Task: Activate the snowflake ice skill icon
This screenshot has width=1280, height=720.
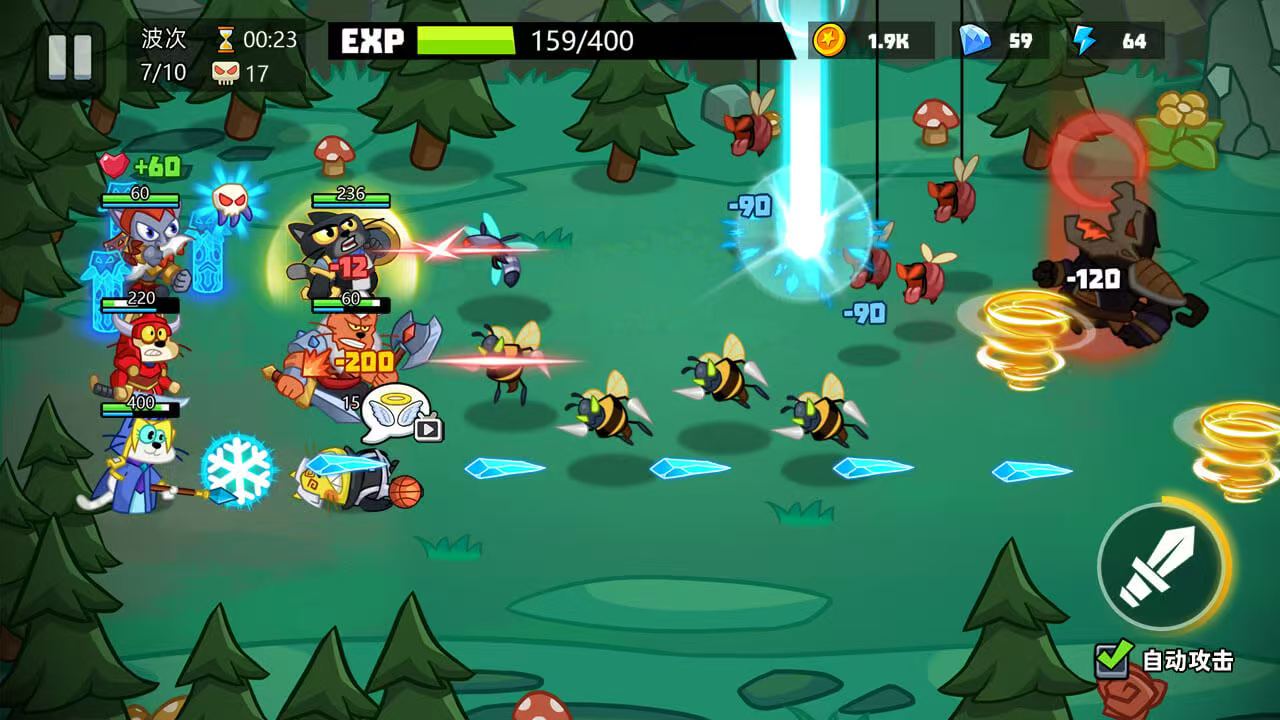Action: (238, 470)
